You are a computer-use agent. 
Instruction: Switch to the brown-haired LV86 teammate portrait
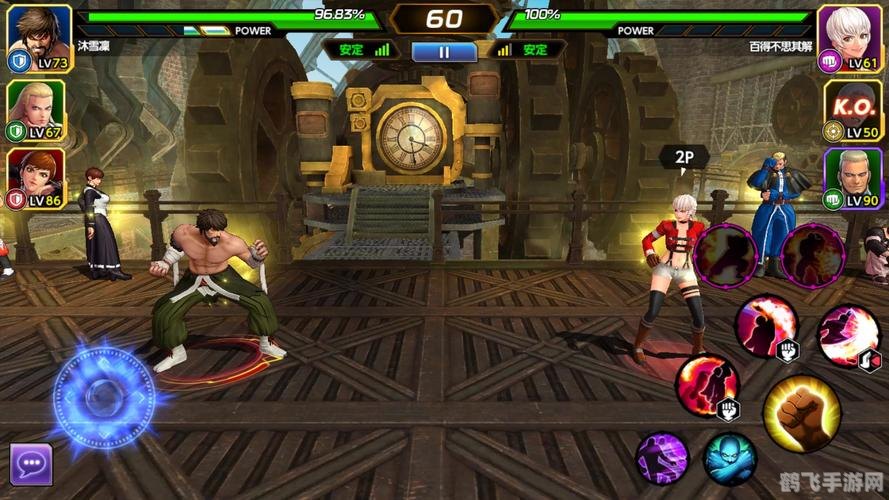pyautogui.click(x=36, y=178)
